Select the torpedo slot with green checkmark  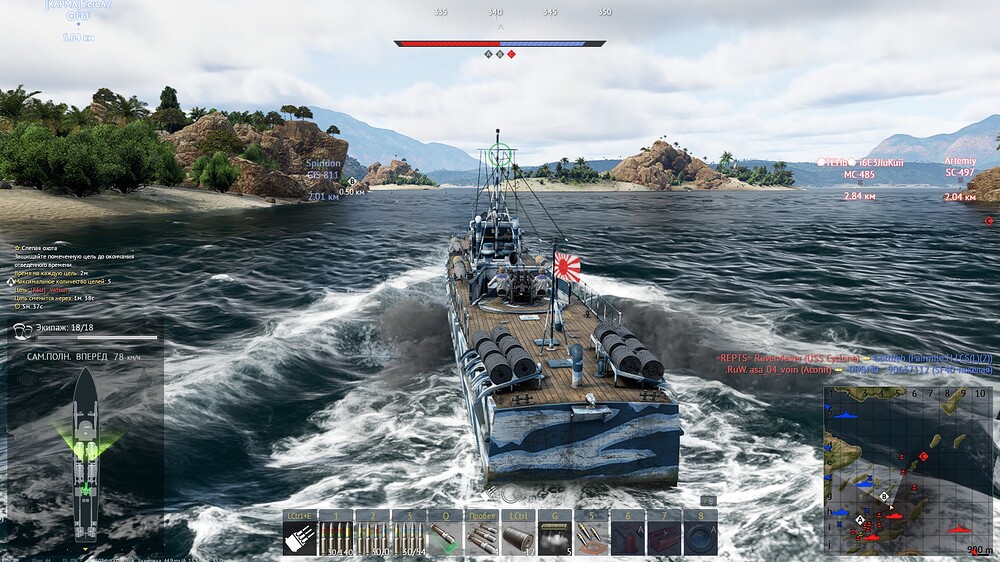(x=445, y=537)
